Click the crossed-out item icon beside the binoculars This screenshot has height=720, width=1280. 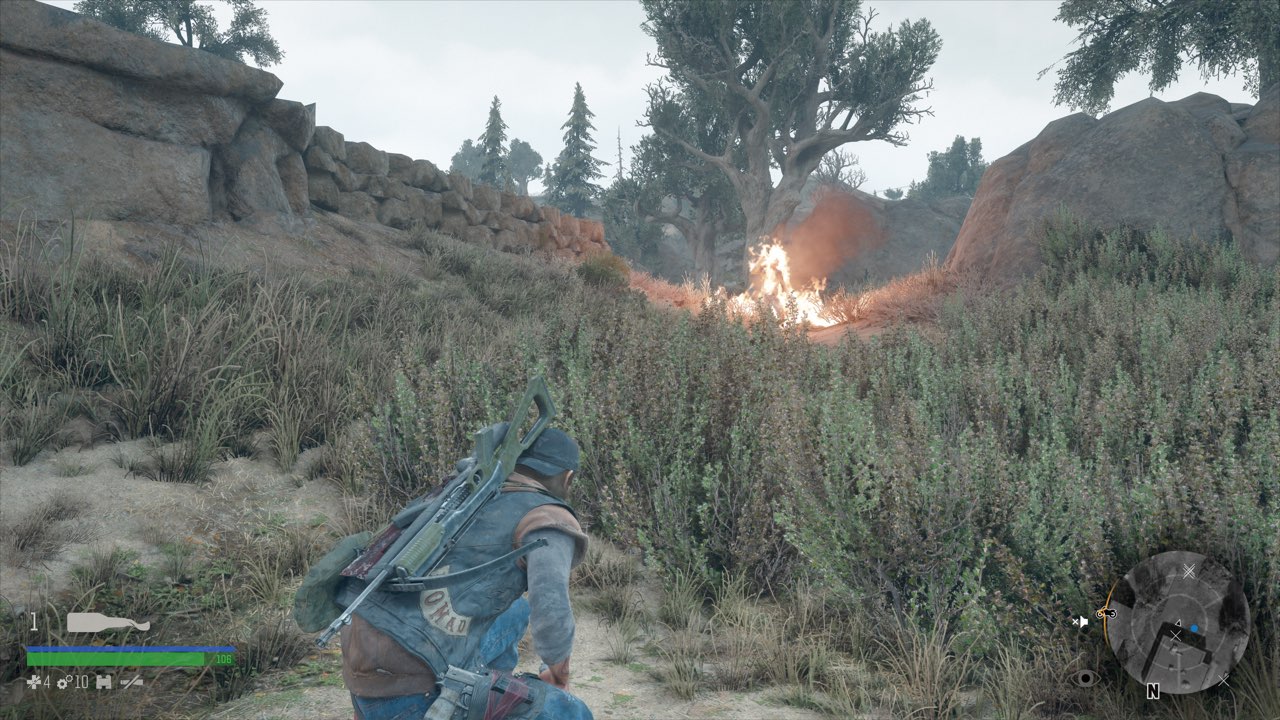[131, 682]
